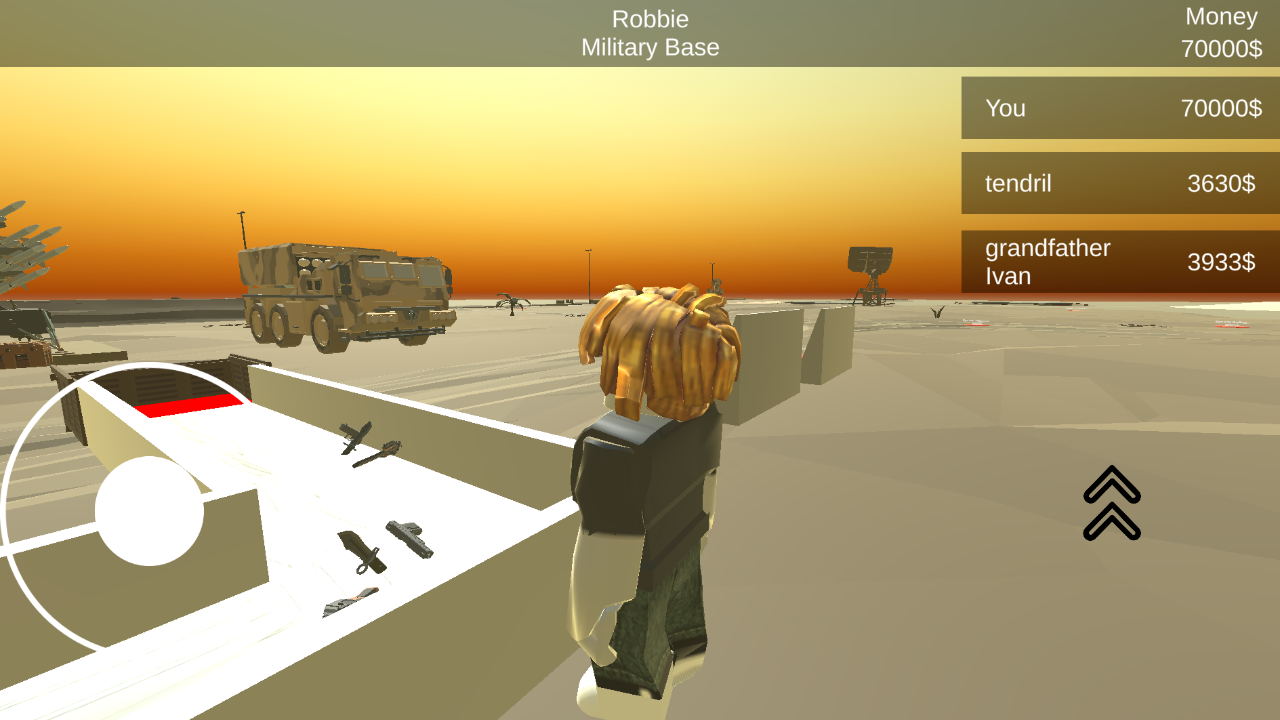Pick up the knife lying on the roof

coord(362,550)
